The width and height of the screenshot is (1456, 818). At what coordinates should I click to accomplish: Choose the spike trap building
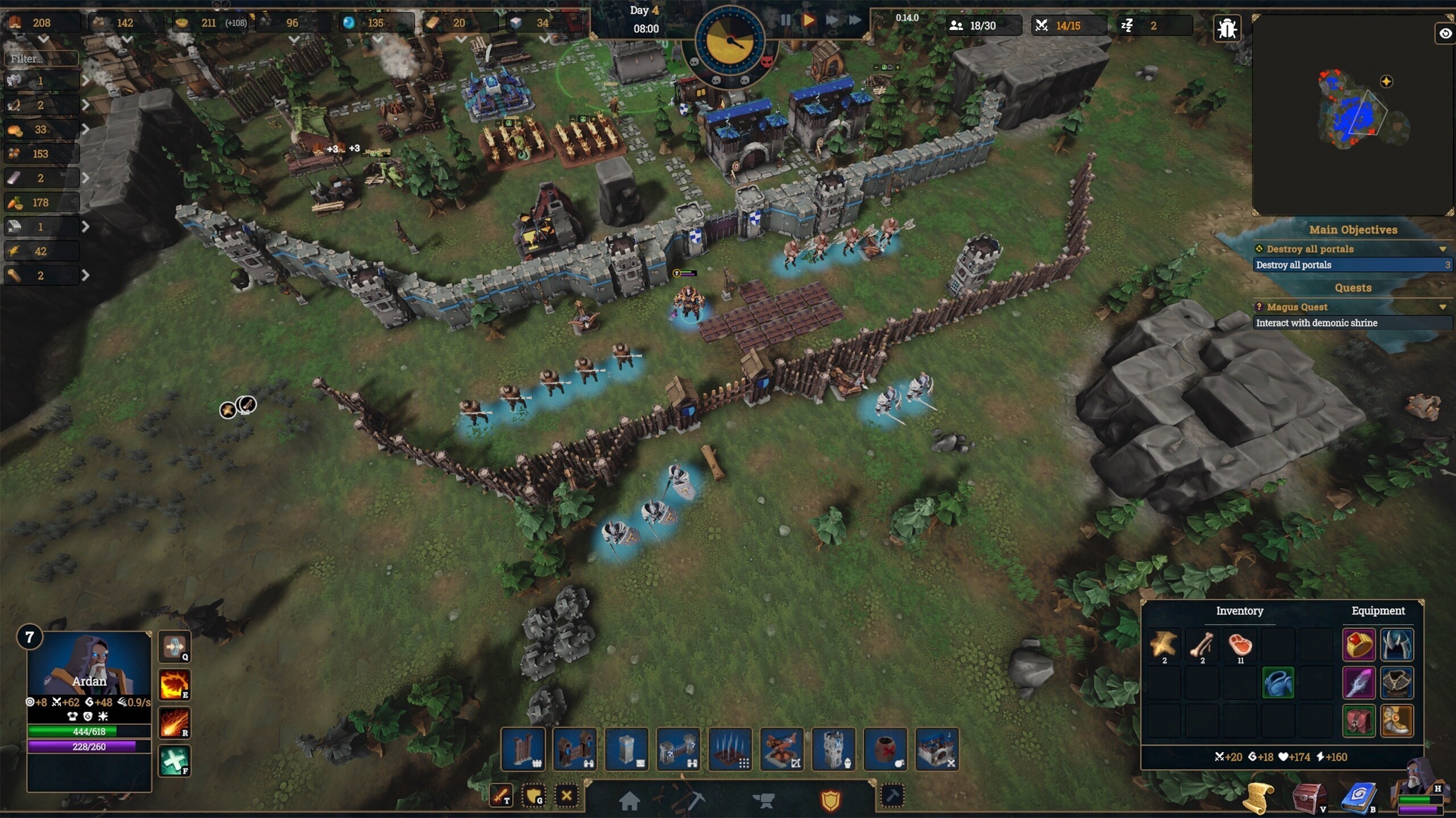pyautogui.click(x=730, y=749)
